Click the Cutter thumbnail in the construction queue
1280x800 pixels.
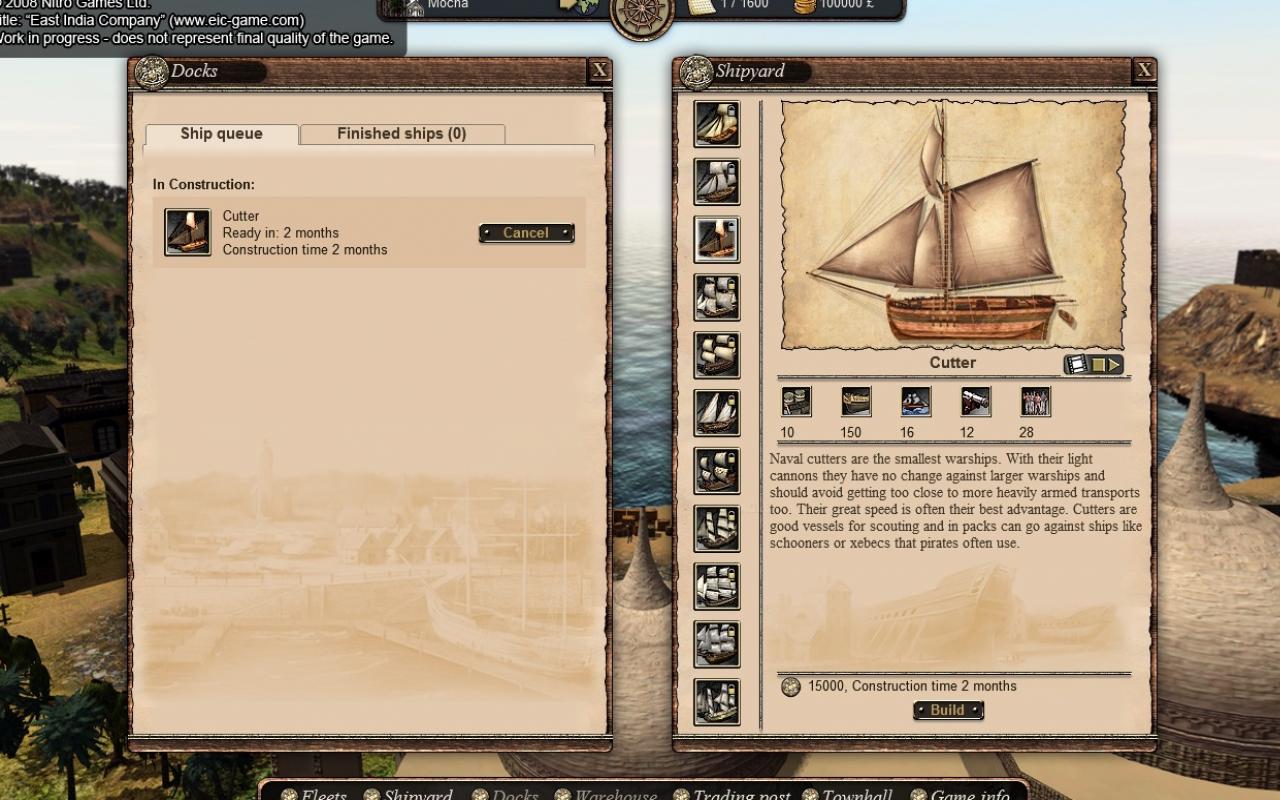click(187, 231)
